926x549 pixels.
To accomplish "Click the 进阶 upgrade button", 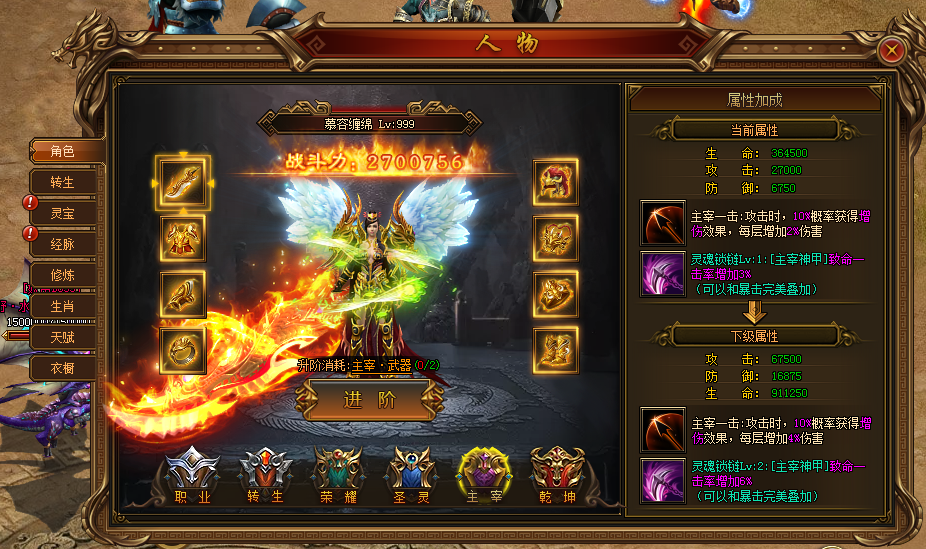I will pos(369,401).
